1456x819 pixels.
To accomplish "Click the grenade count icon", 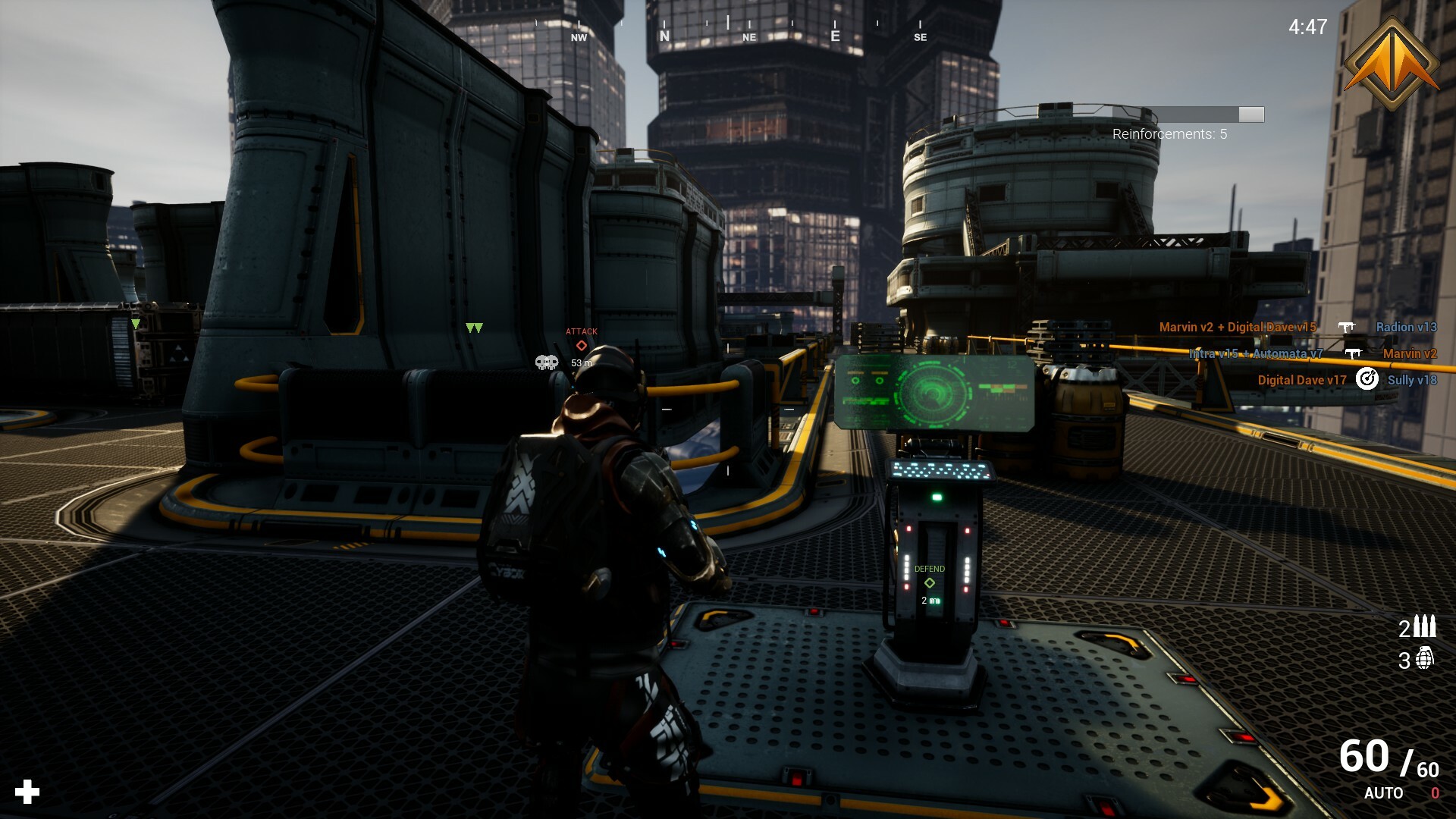I will click(1425, 658).
